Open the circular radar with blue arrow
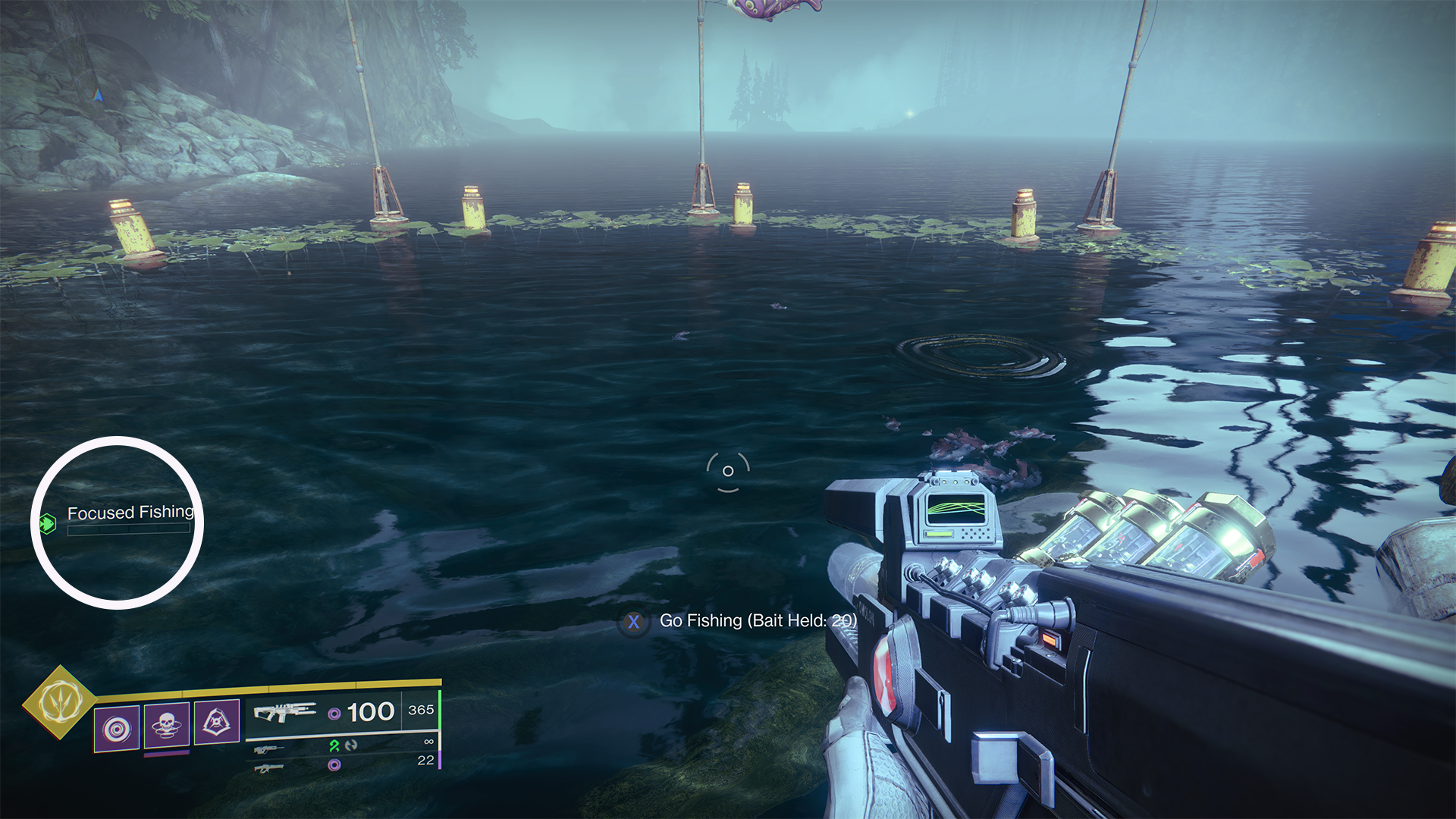This screenshot has height=819, width=1456. click(98, 94)
